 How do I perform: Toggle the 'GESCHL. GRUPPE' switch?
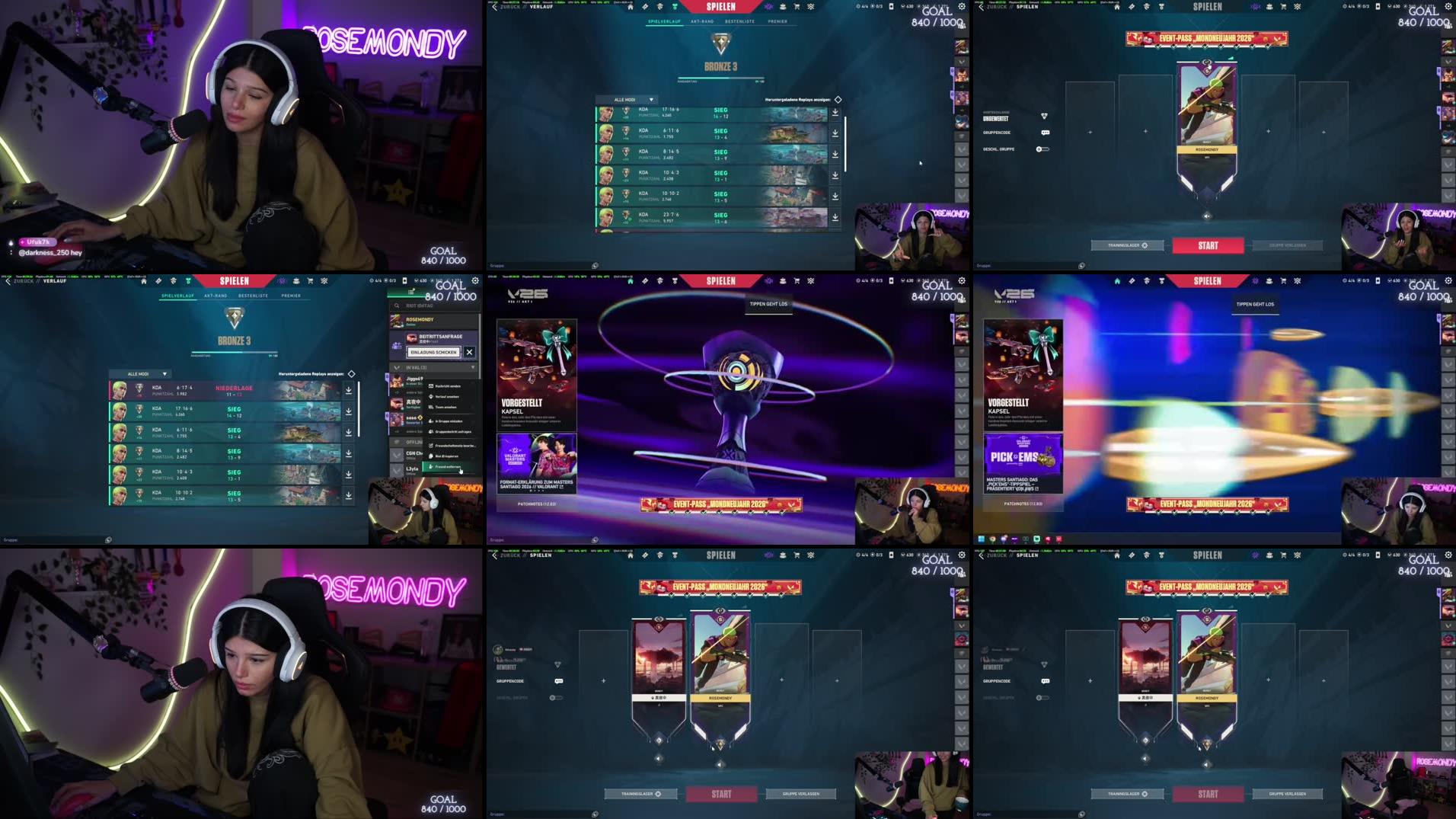(x=1043, y=149)
